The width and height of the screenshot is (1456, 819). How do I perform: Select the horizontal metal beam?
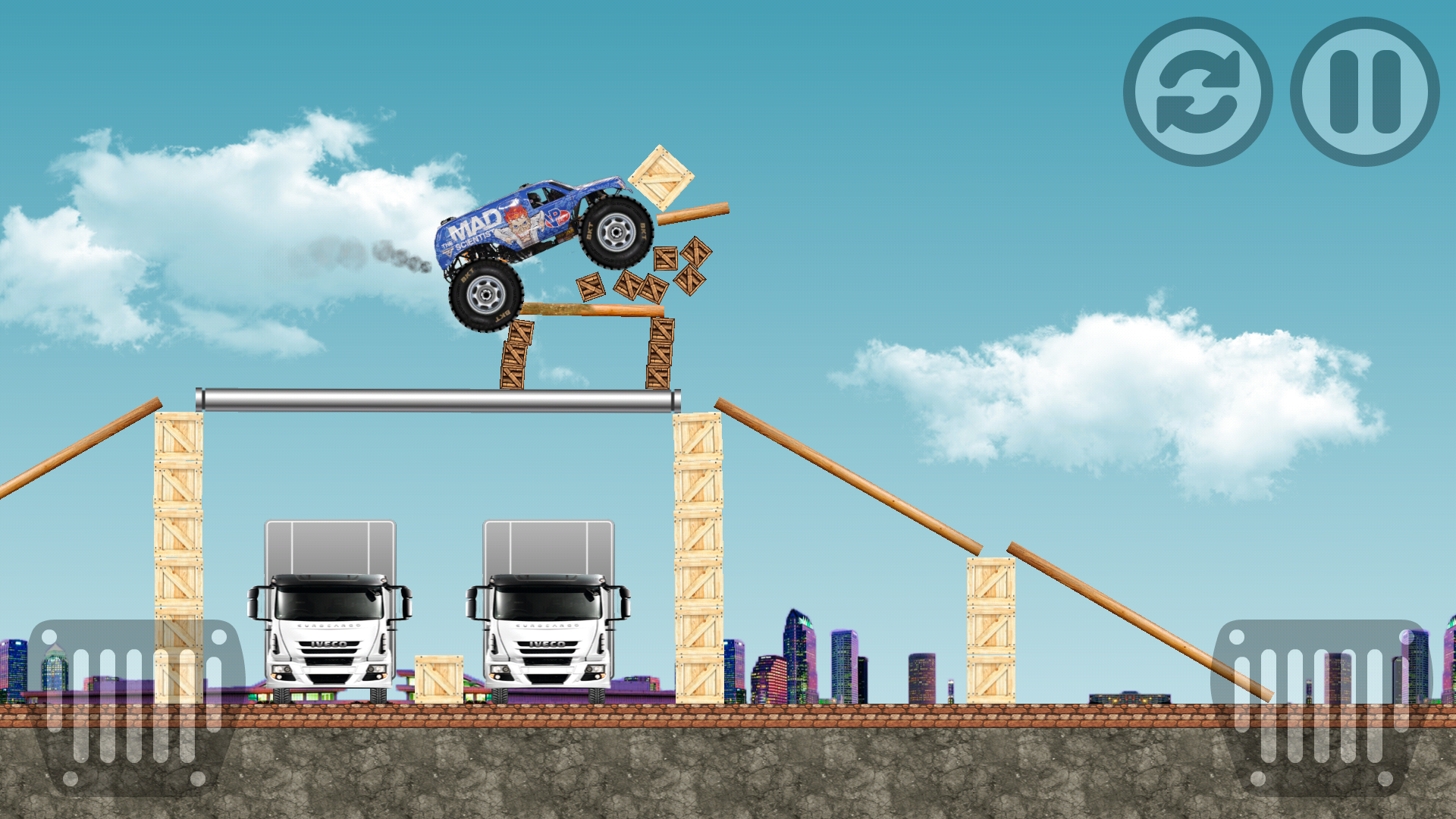(436, 400)
